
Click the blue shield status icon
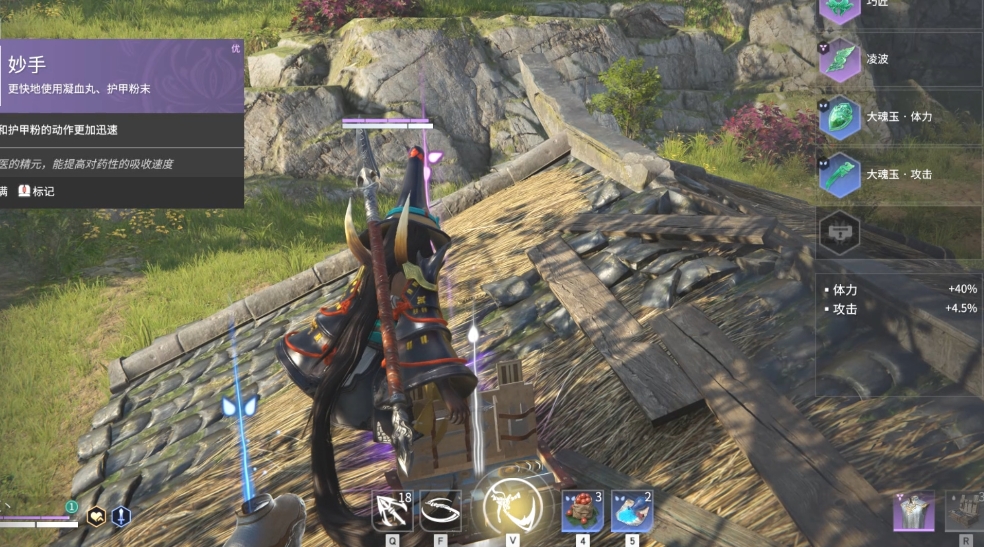(121, 516)
